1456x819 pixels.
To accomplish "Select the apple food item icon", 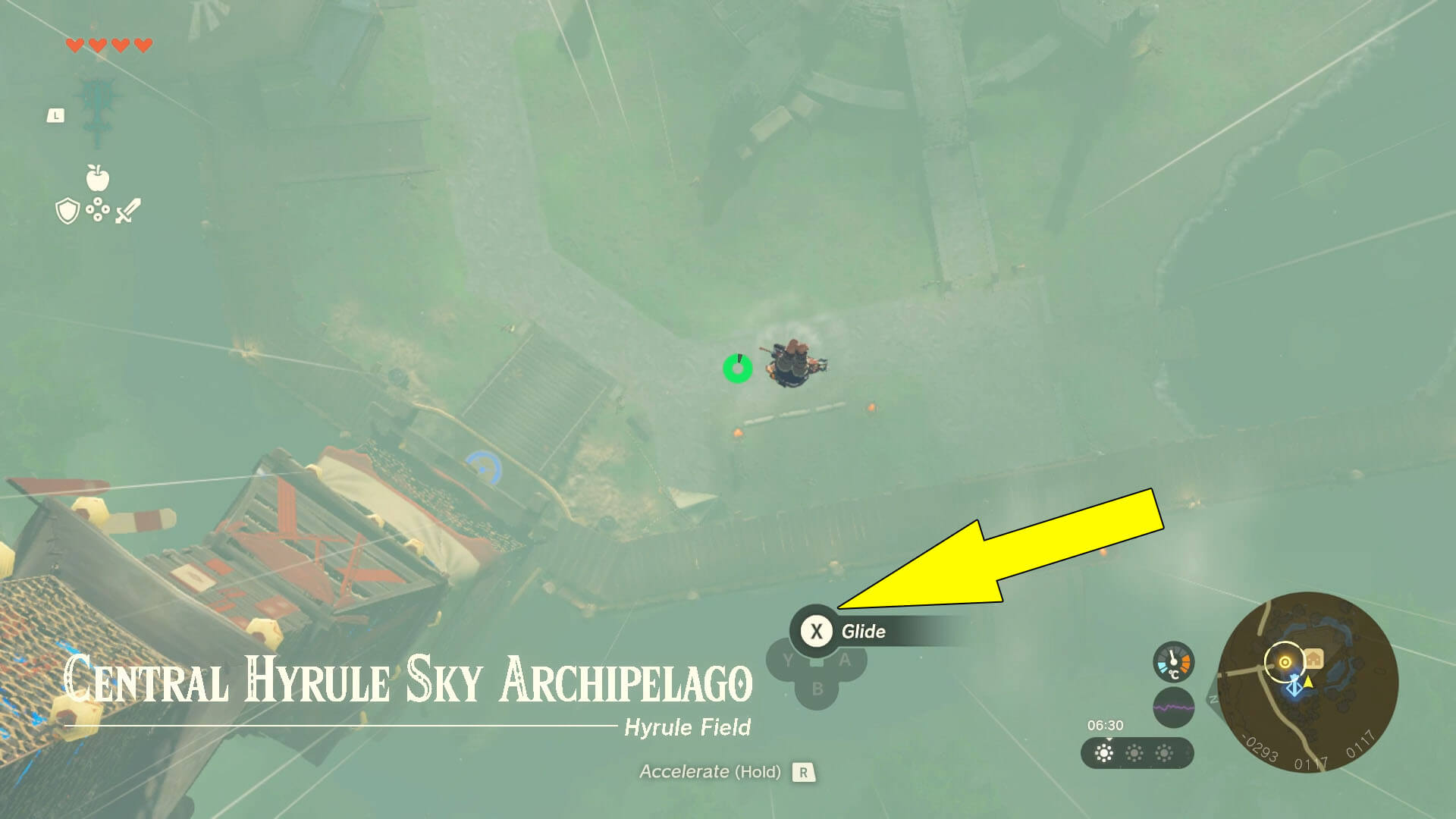I will (98, 176).
